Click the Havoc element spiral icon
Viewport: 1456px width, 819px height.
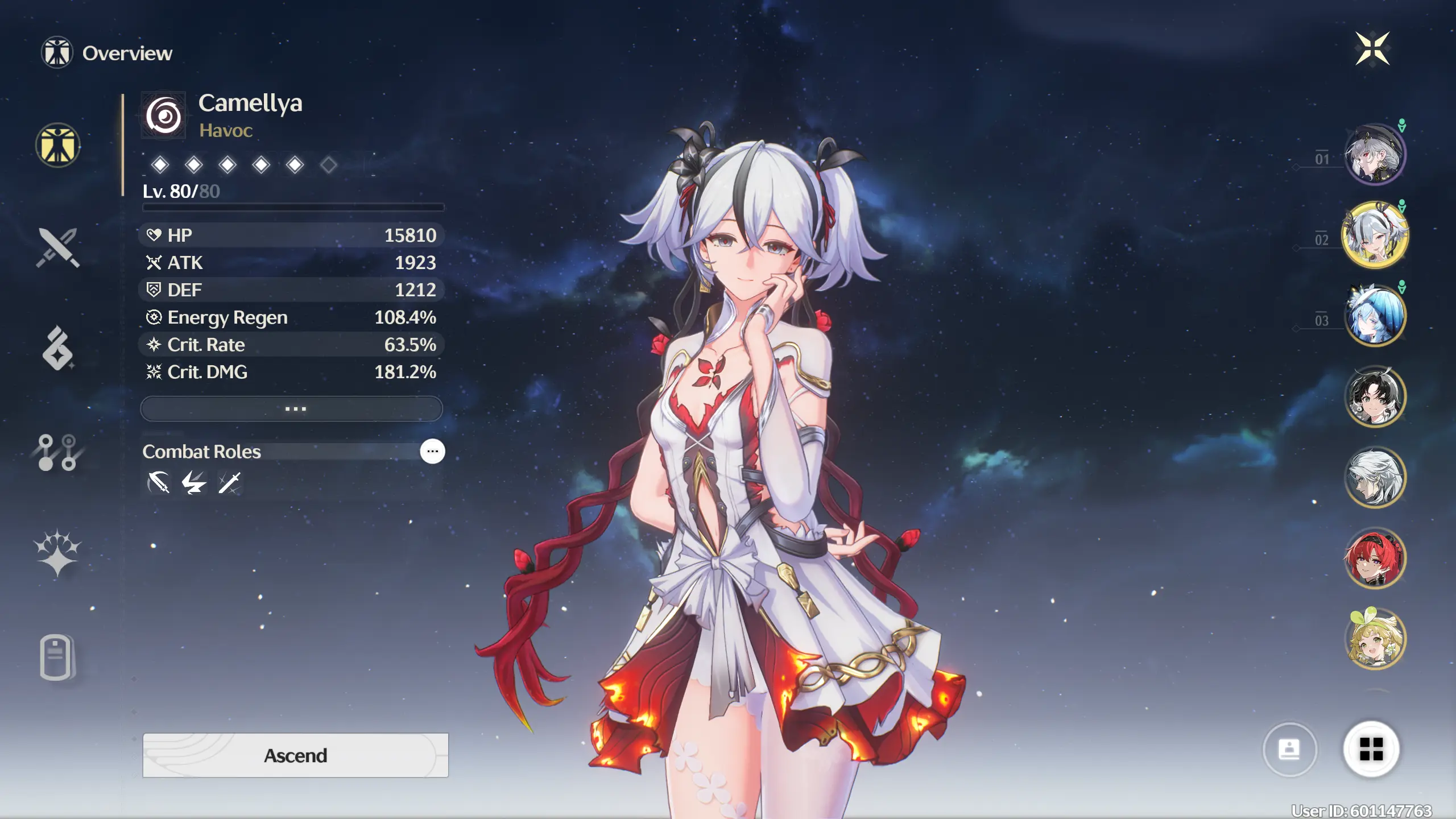point(164,116)
